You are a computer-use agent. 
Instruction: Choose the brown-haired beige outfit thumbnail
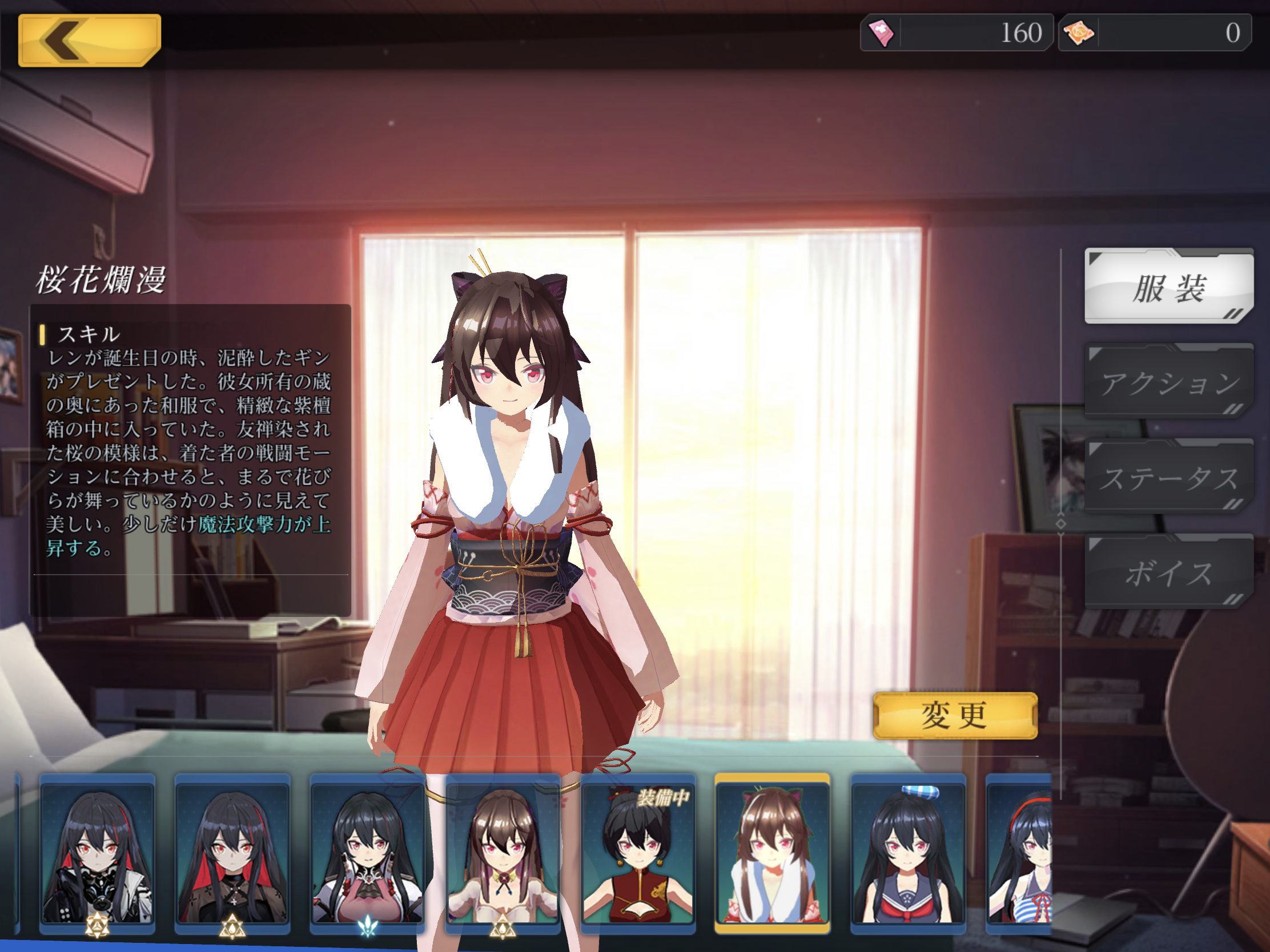coord(503,854)
